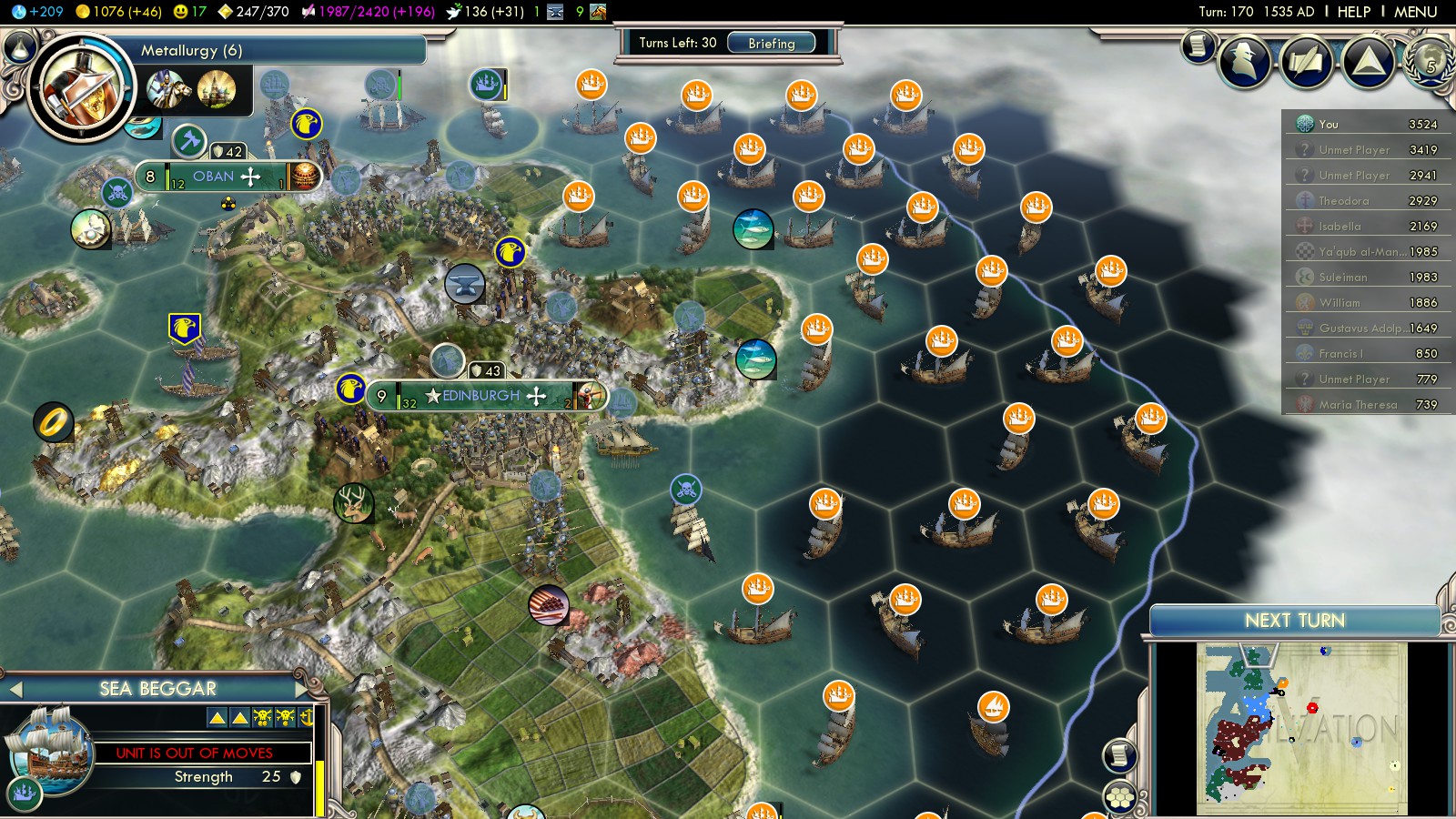Cycle to the next unit arrow
This screenshot has height=819, width=1456.
(301, 690)
